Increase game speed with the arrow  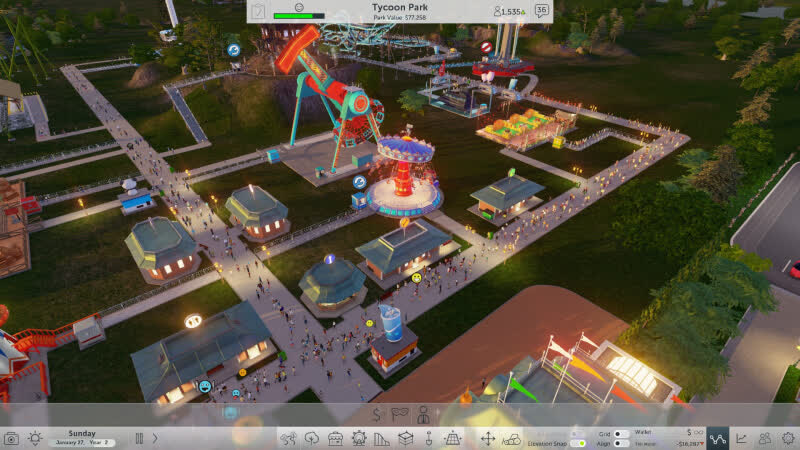click(155, 438)
